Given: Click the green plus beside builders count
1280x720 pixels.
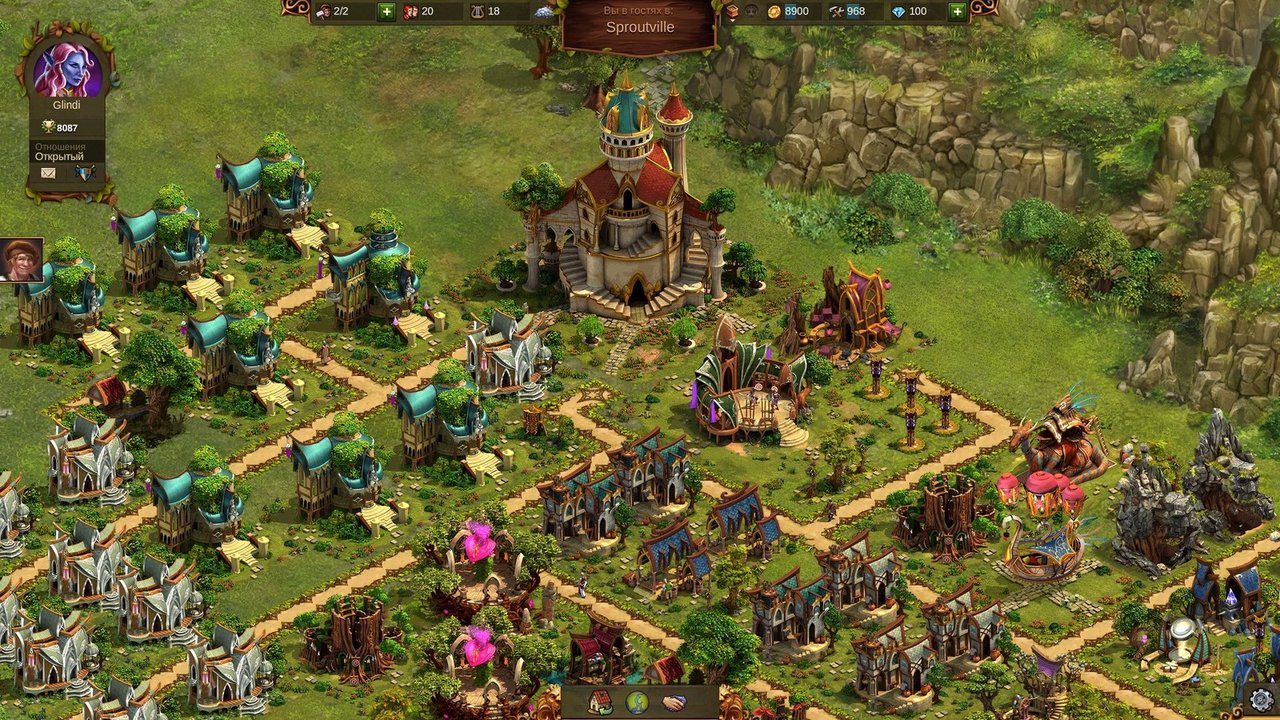Looking at the screenshot, I should tap(386, 12).
